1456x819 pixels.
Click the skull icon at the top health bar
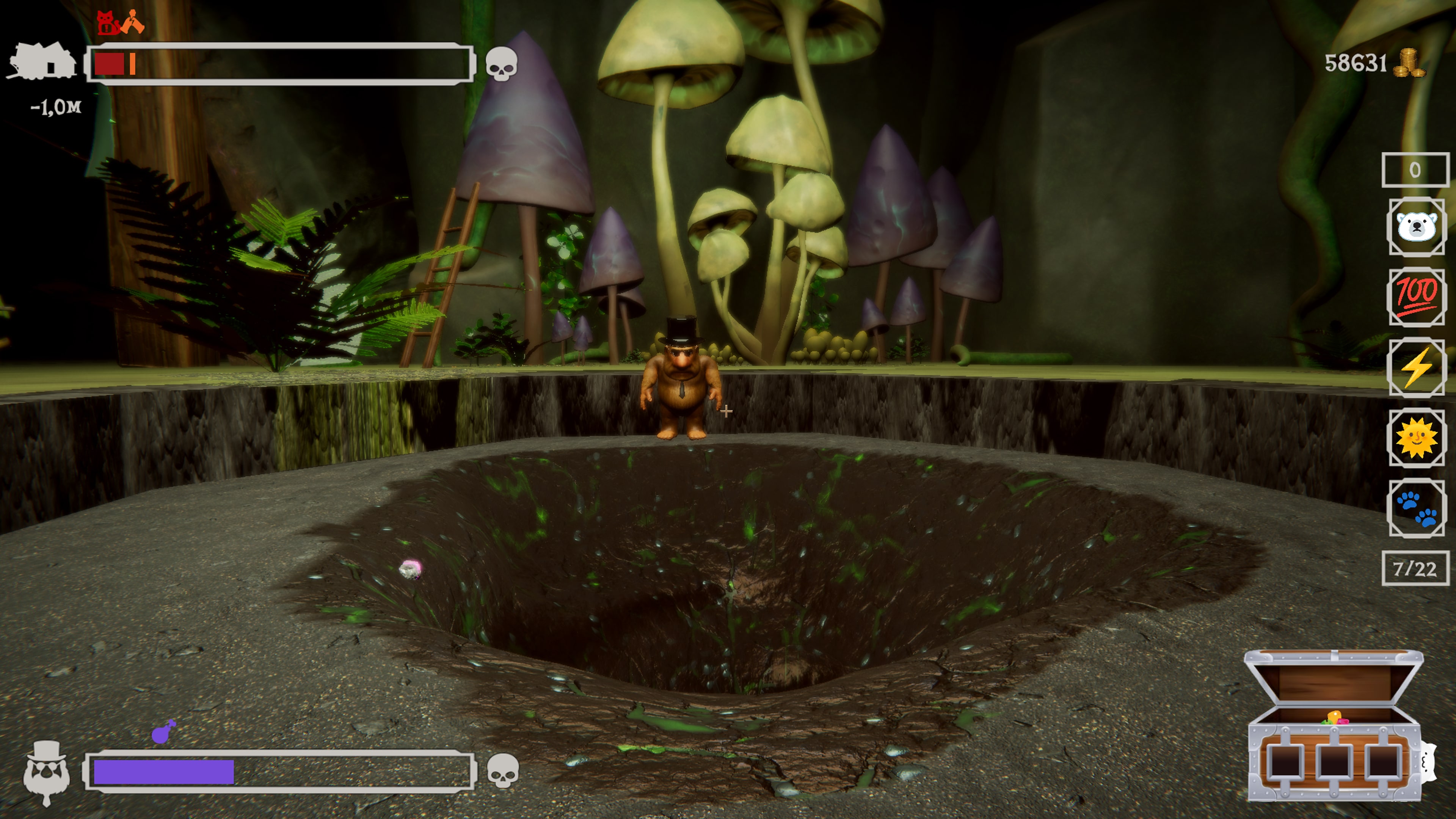pos(502,63)
